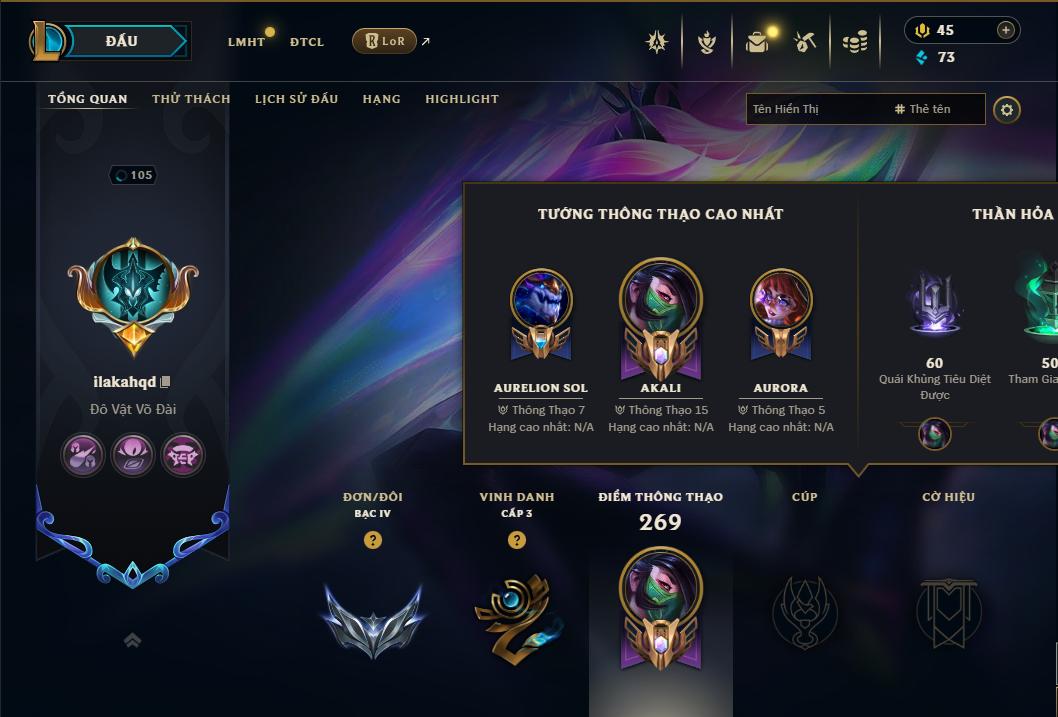Viewport: 1058px width, 717px height.
Task: Switch to the THỬ THÁCH tab
Action: [x=191, y=99]
